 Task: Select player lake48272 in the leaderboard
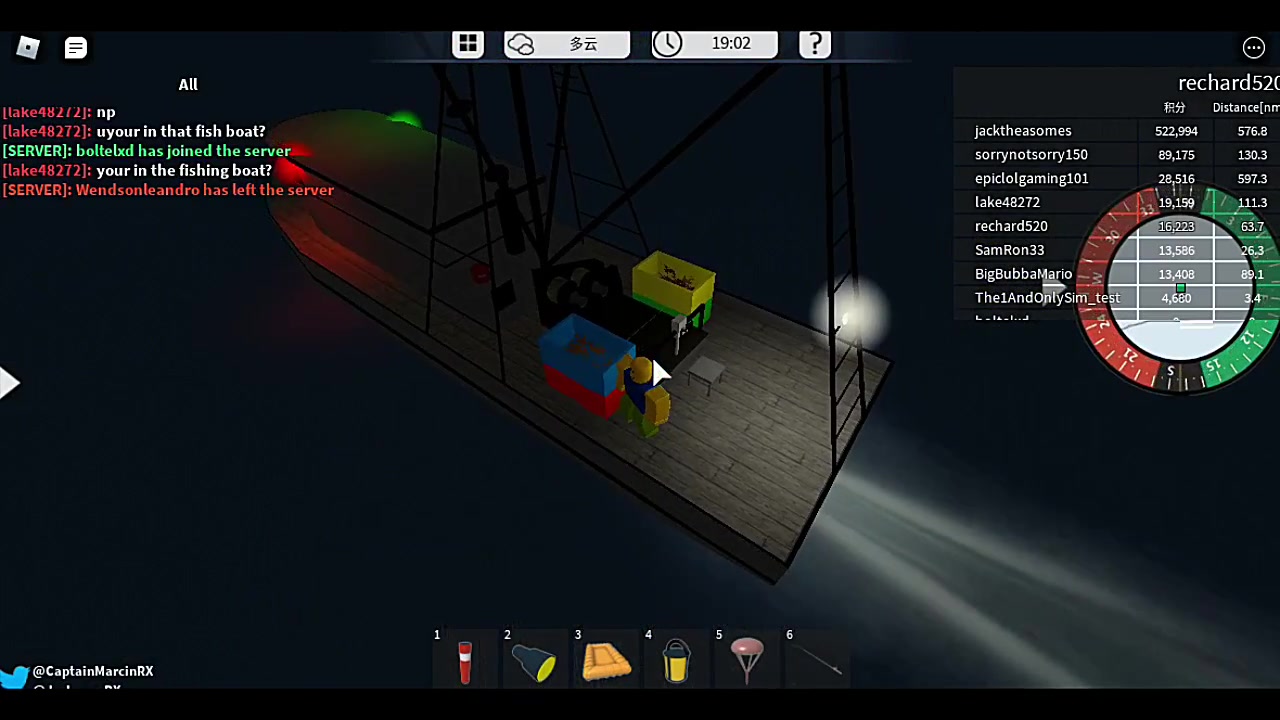[x=1007, y=202]
